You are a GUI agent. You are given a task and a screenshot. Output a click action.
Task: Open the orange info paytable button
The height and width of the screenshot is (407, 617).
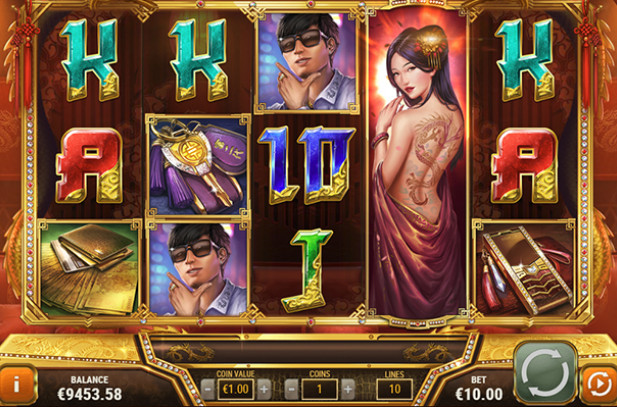pyautogui.click(x=17, y=384)
